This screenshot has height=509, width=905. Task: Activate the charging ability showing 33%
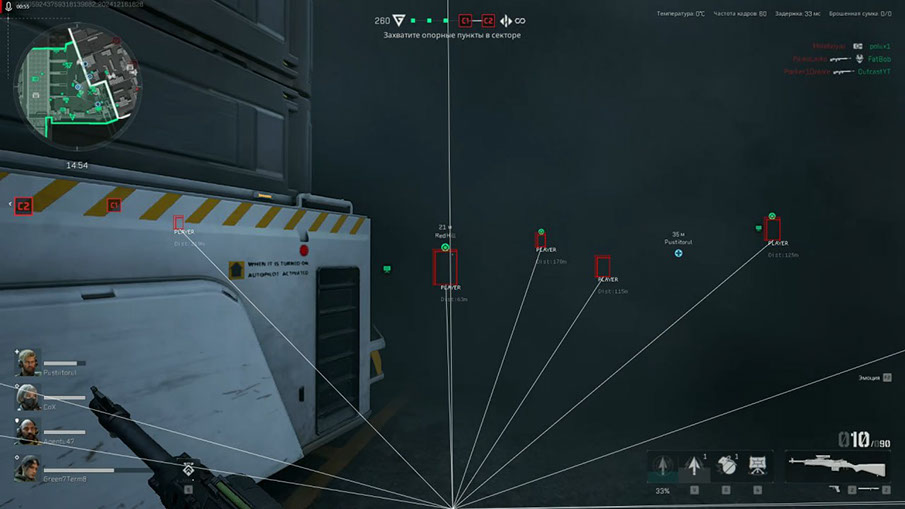tap(662, 467)
